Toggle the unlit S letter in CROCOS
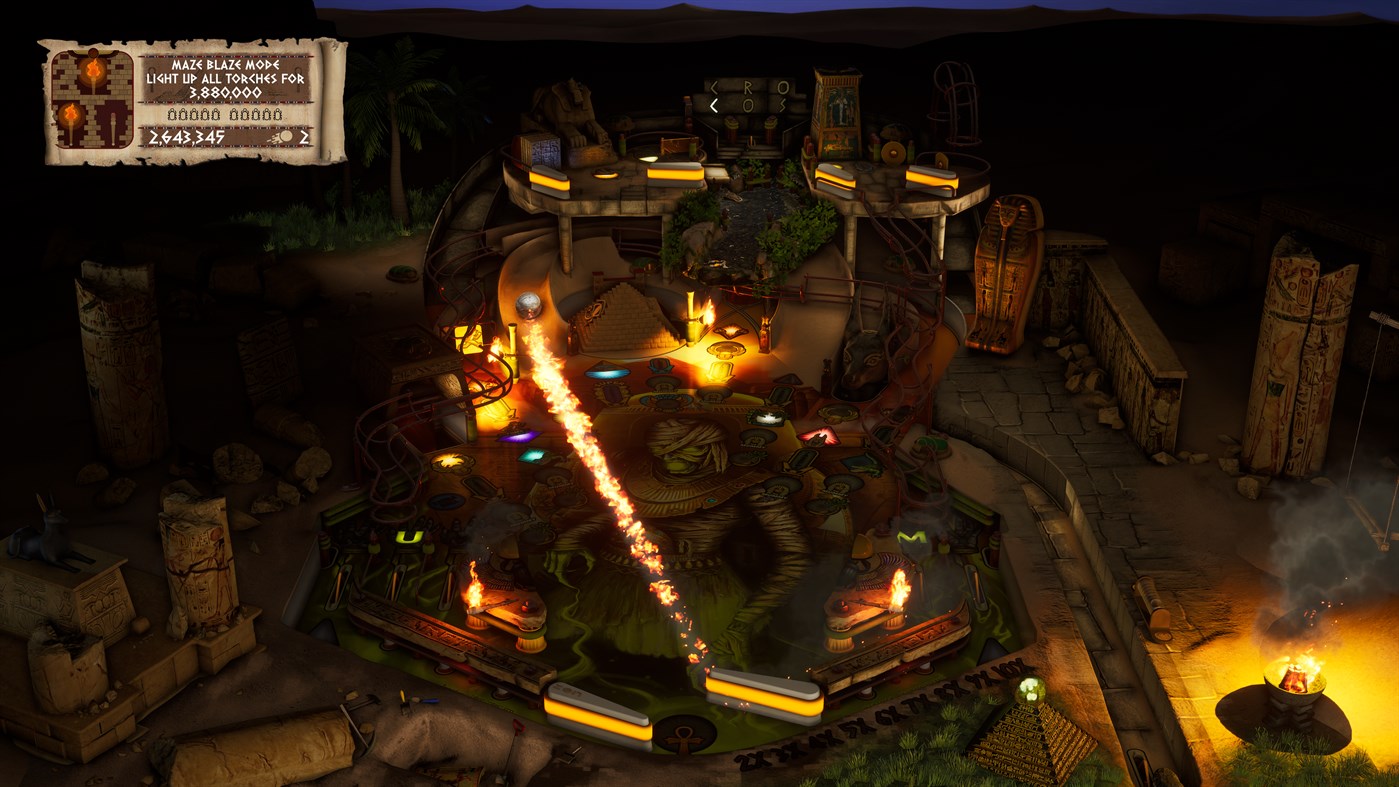This screenshot has height=787, width=1399. point(782,104)
